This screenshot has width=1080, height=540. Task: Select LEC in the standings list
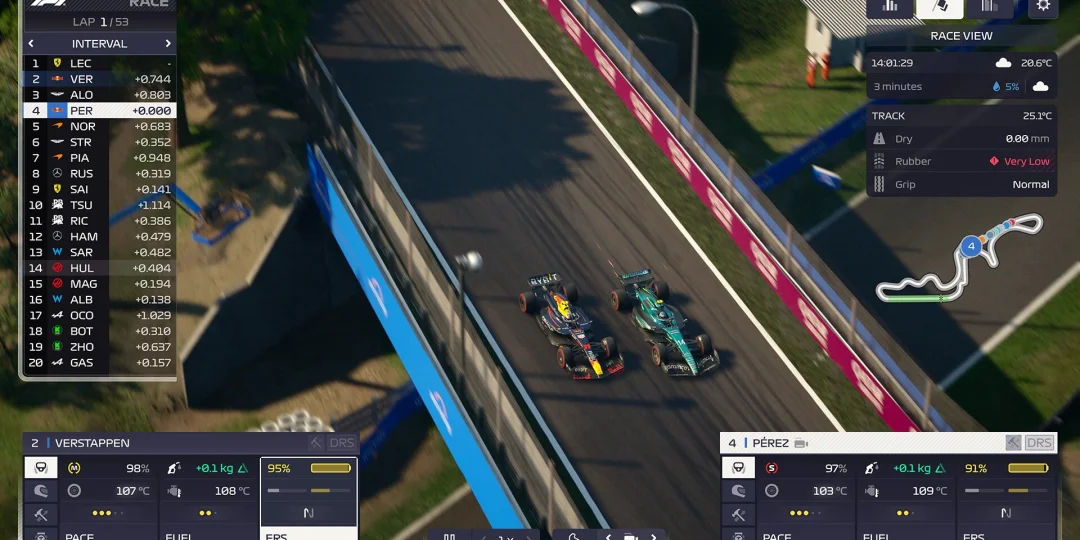(99, 63)
